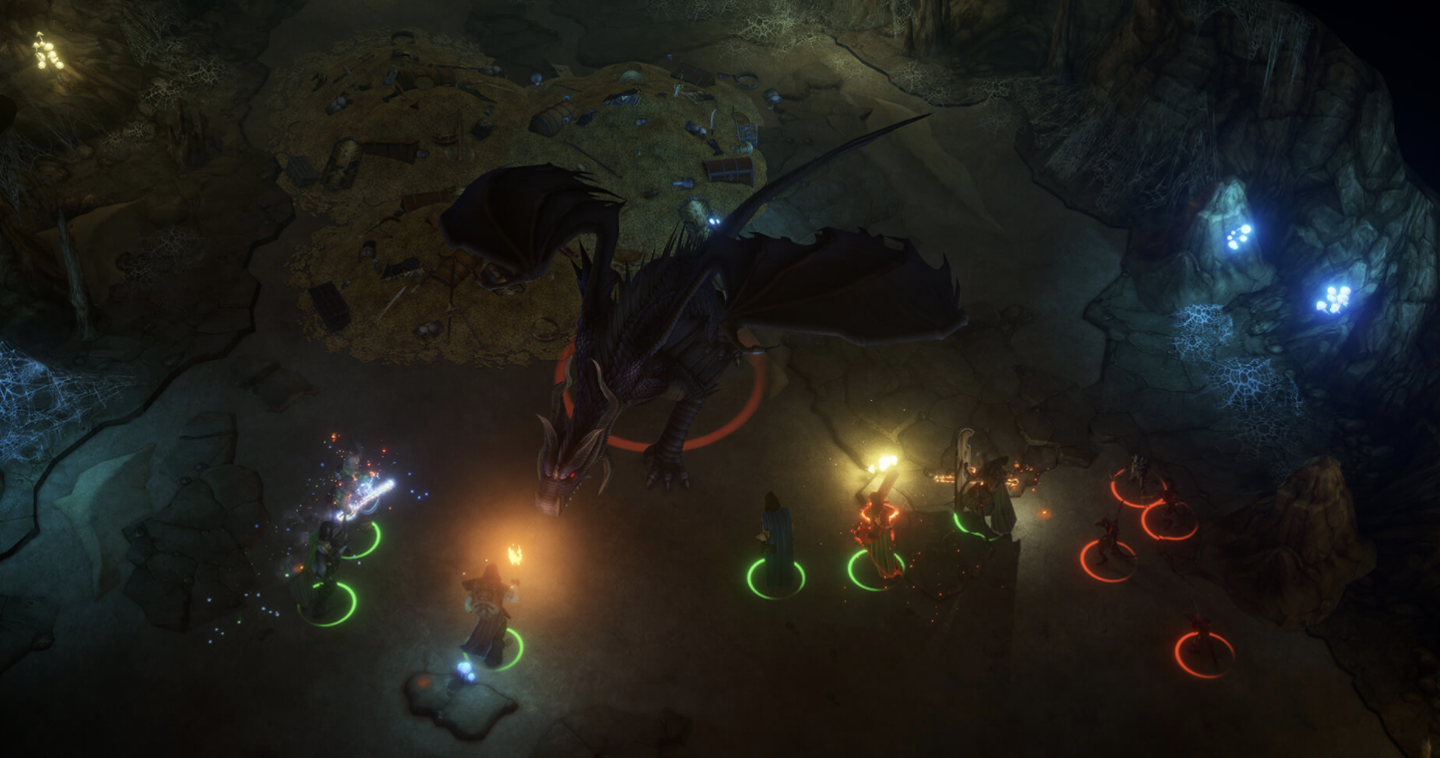Select the hooded party member in teal cloak
The height and width of the screenshot is (758, 1440).
[x=777, y=545]
